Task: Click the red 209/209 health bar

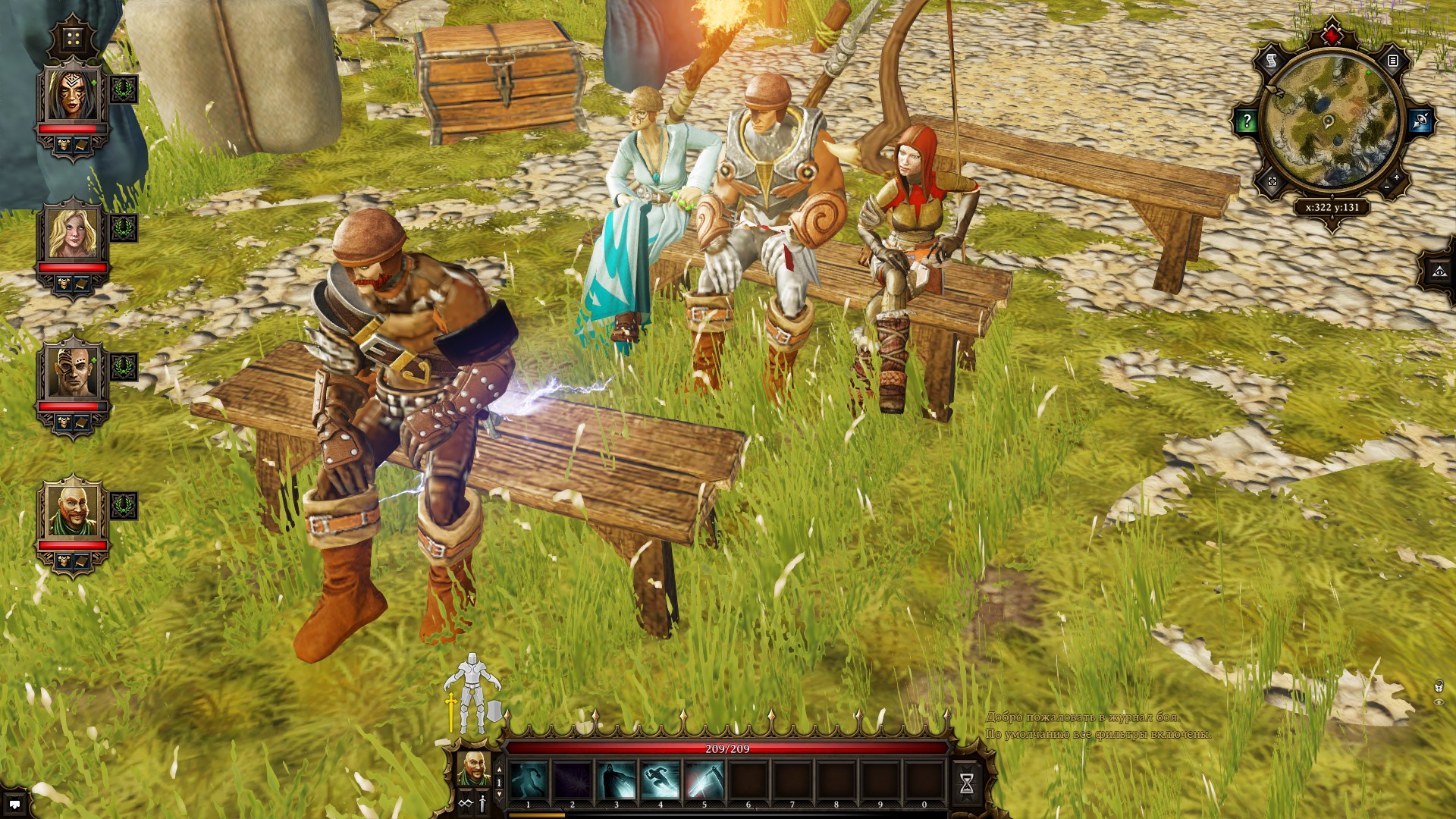Action: pos(728,748)
